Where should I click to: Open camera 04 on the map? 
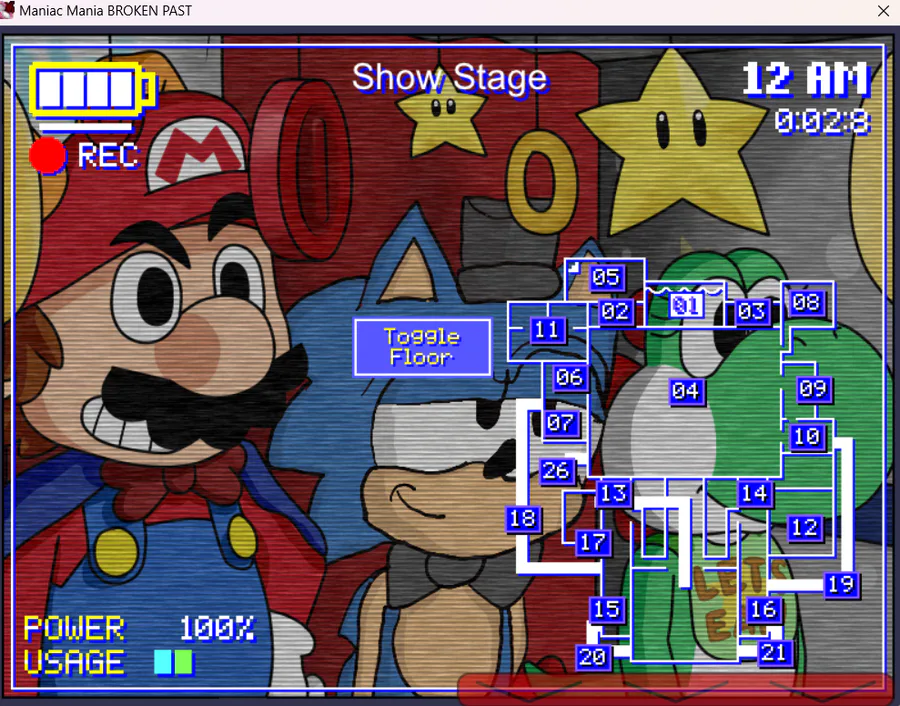coord(685,390)
